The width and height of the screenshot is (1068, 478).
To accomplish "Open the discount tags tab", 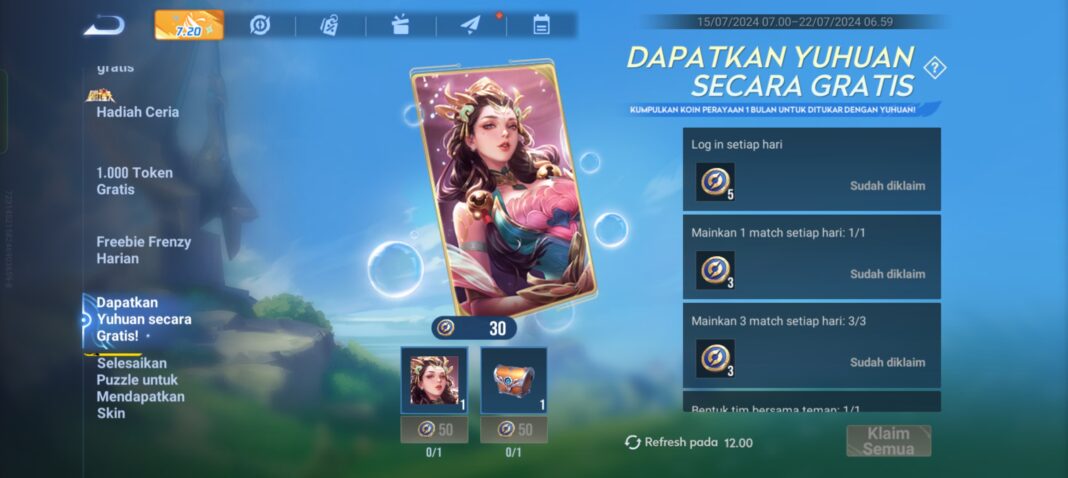I will pos(329,25).
